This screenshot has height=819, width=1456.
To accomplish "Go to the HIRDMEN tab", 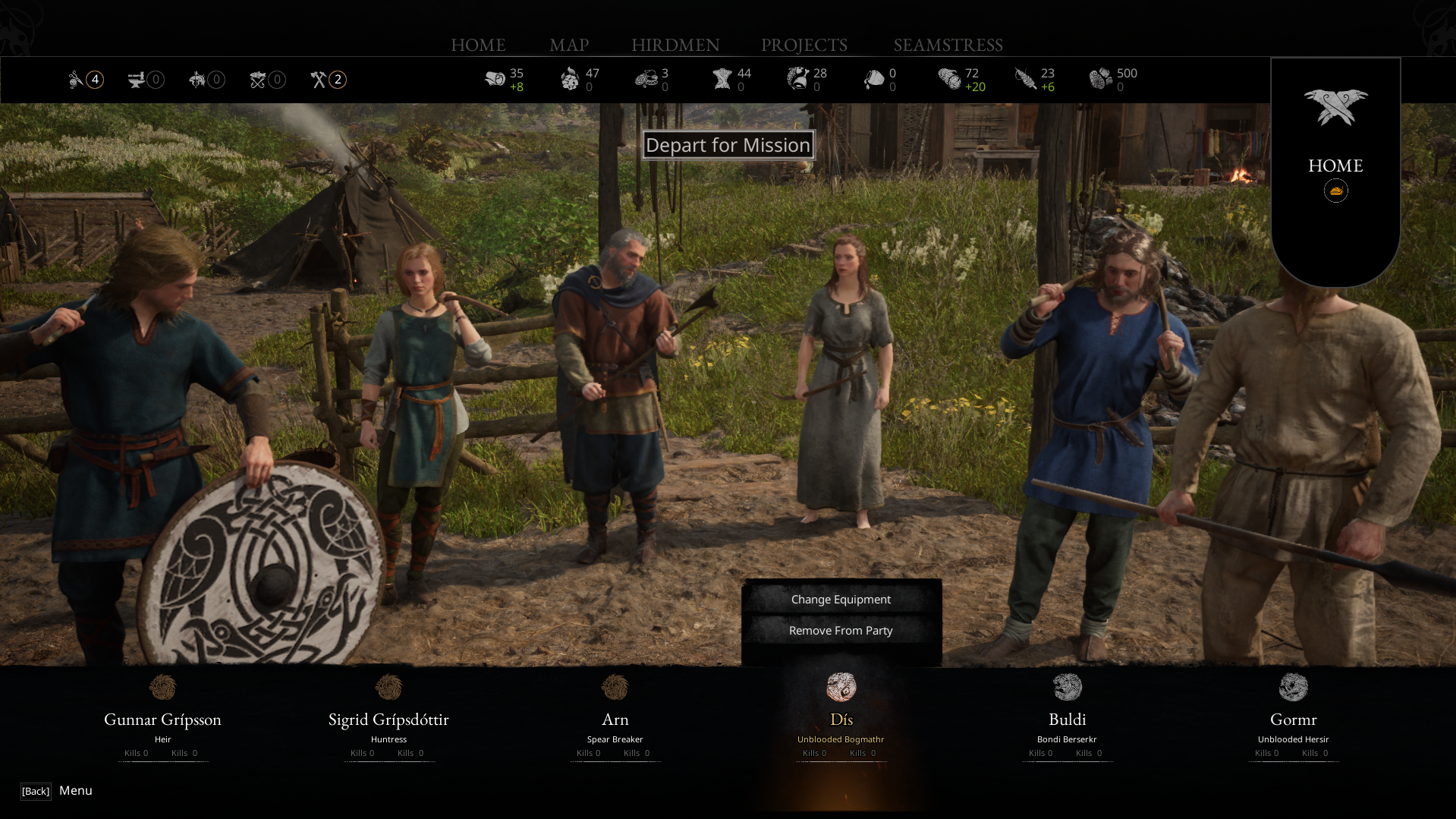I will (675, 45).
